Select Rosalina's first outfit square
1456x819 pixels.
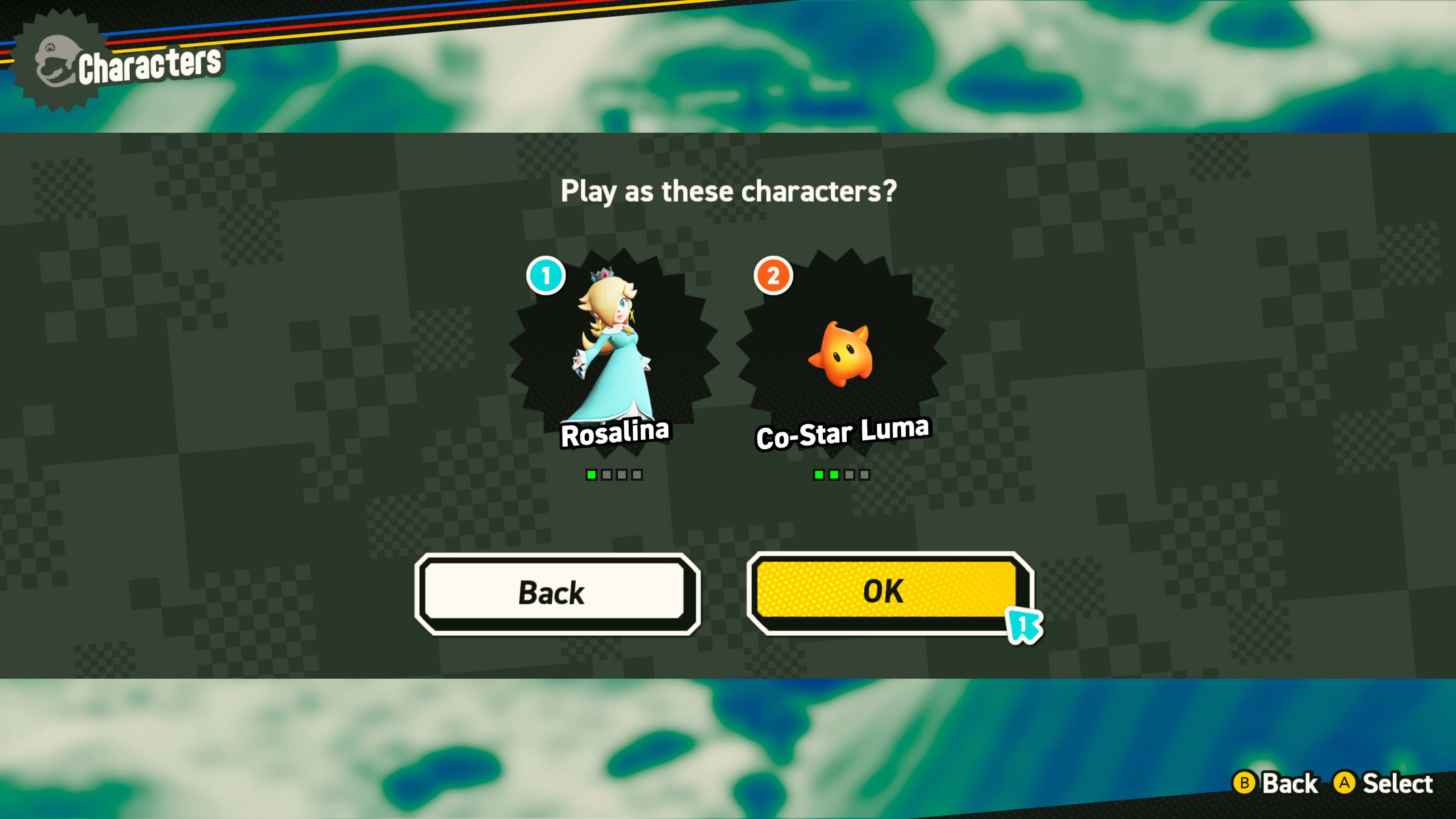tap(592, 475)
